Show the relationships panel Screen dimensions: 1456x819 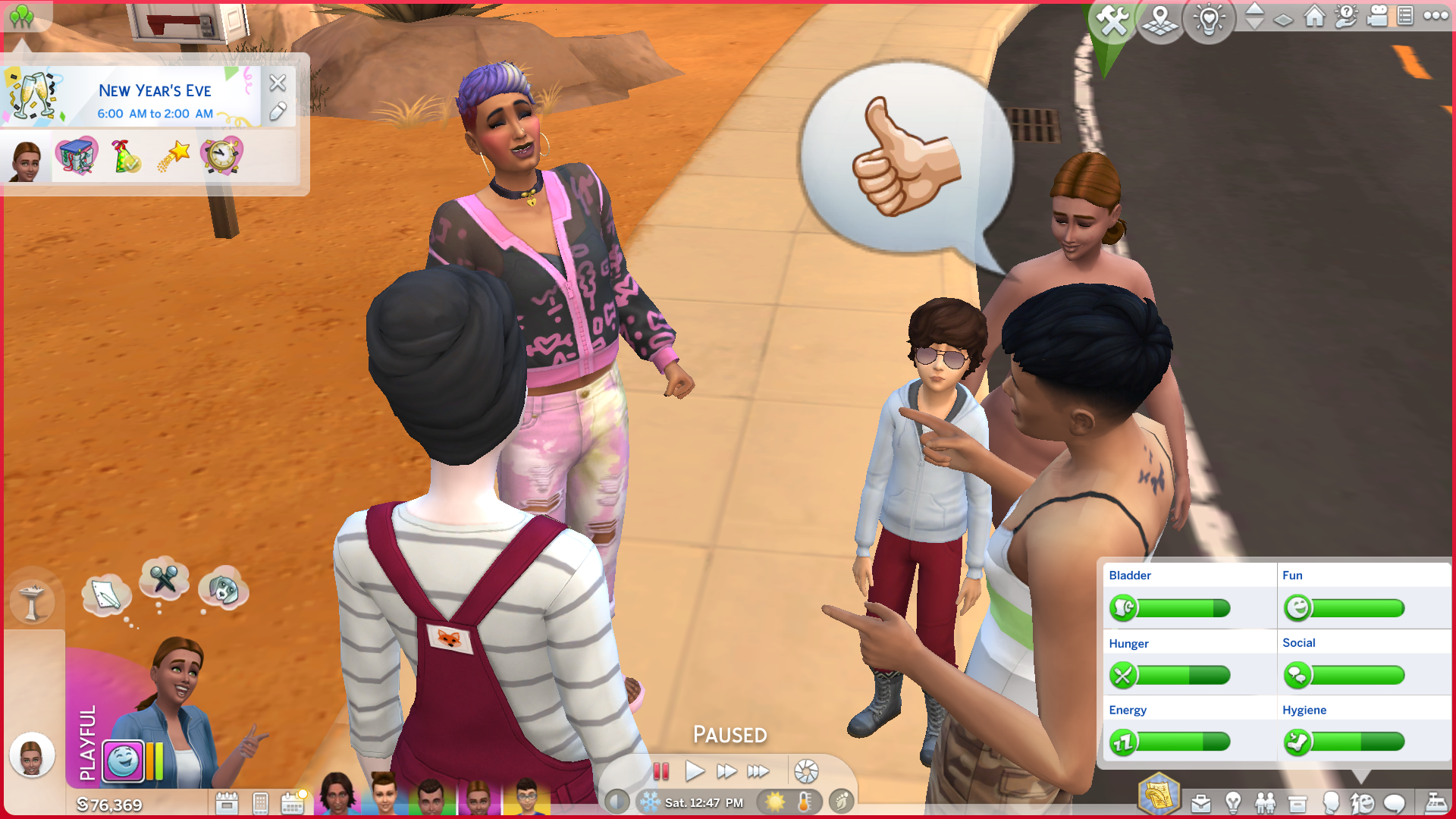click(x=1265, y=803)
